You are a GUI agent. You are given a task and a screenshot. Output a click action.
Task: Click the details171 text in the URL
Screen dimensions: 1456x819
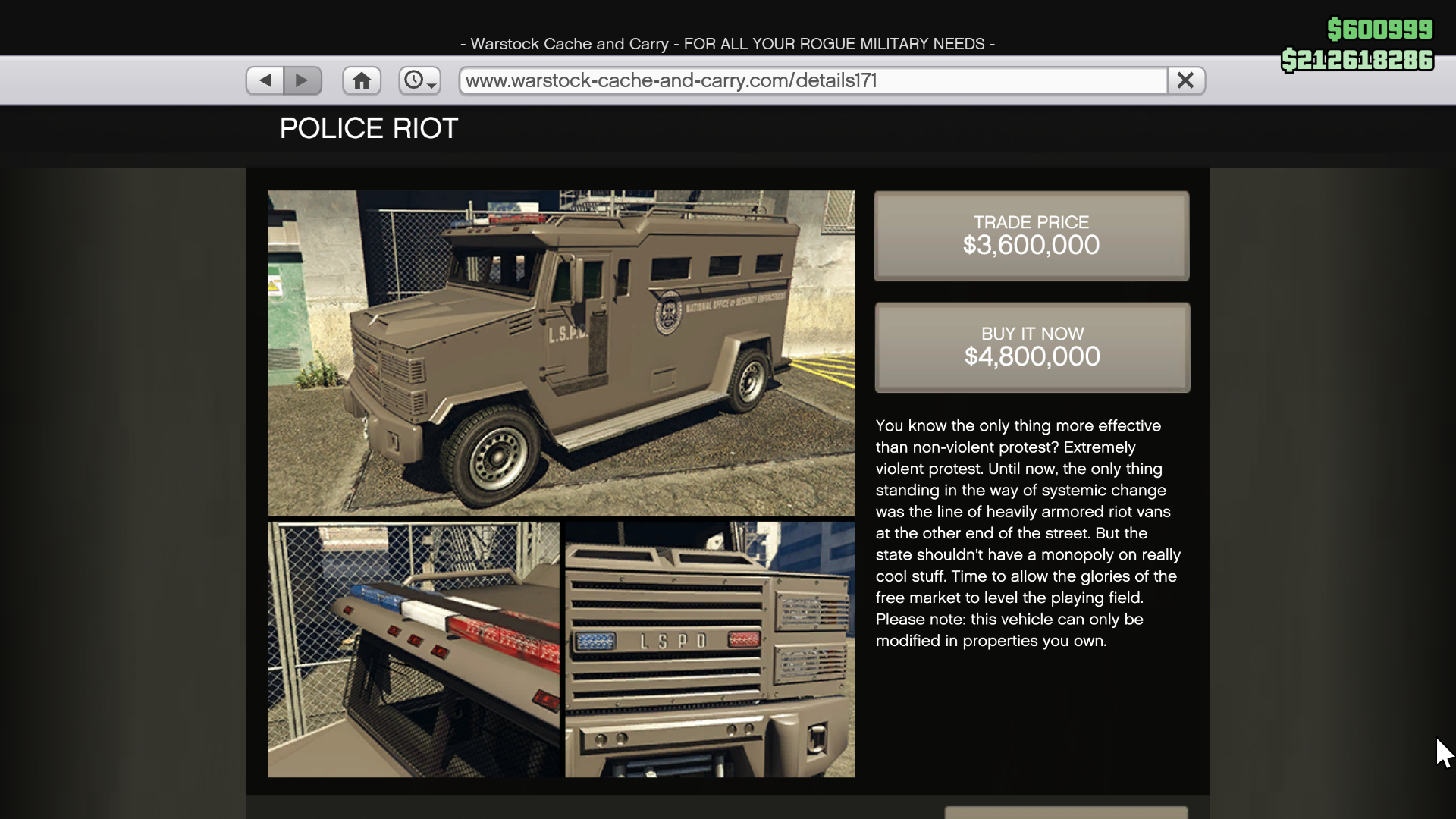pyautogui.click(x=834, y=80)
